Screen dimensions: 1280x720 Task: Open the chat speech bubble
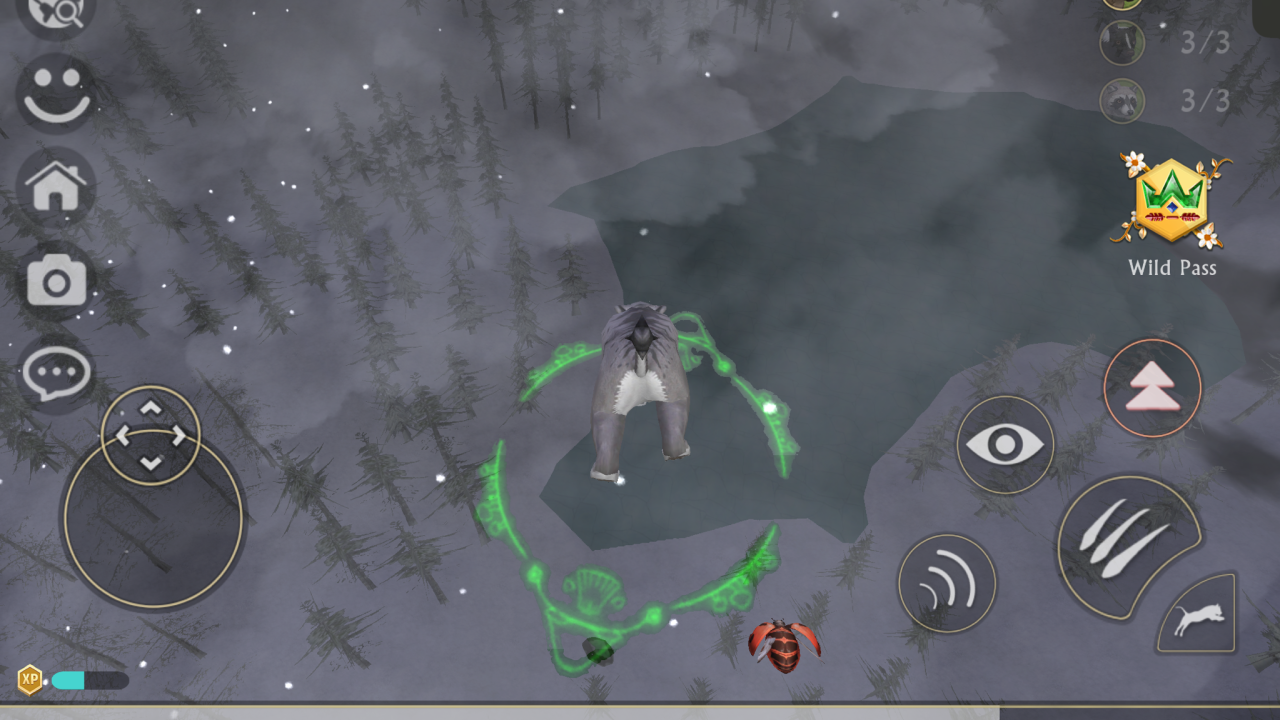coord(56,375)
